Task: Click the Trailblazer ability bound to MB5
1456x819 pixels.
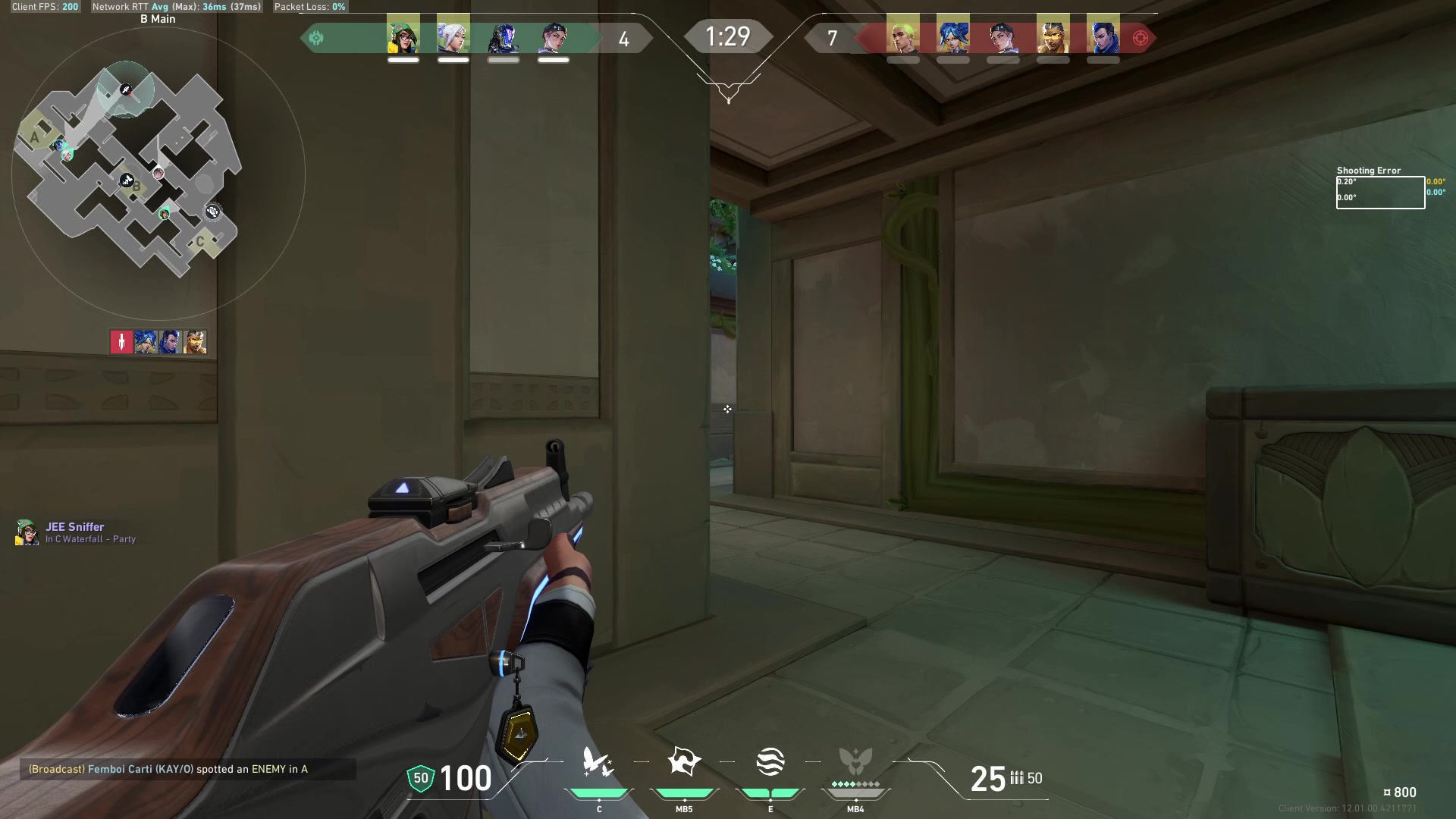Action: click(683, 762)
